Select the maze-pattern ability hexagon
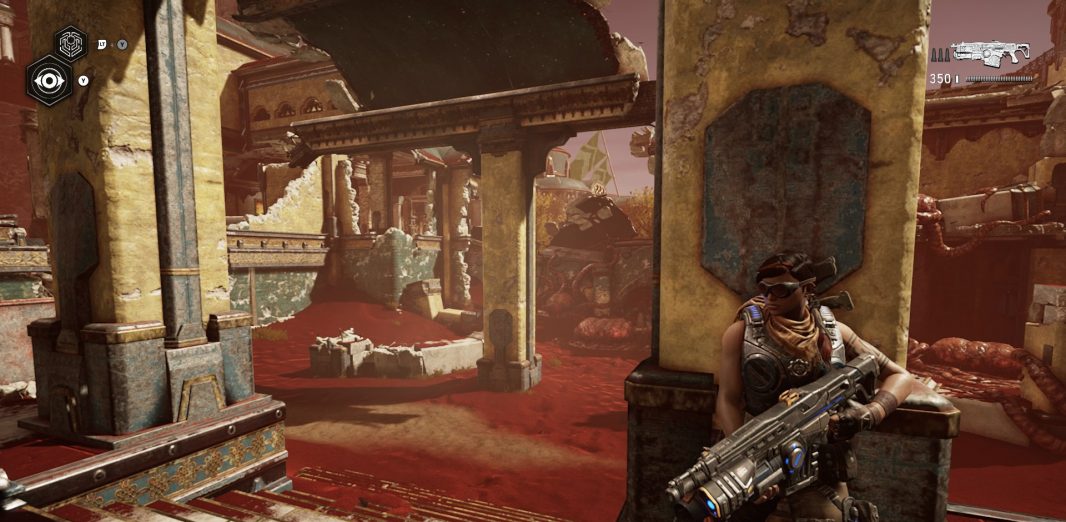The width and height of the screenshot is (1066, 522). [x=70, y=43]
